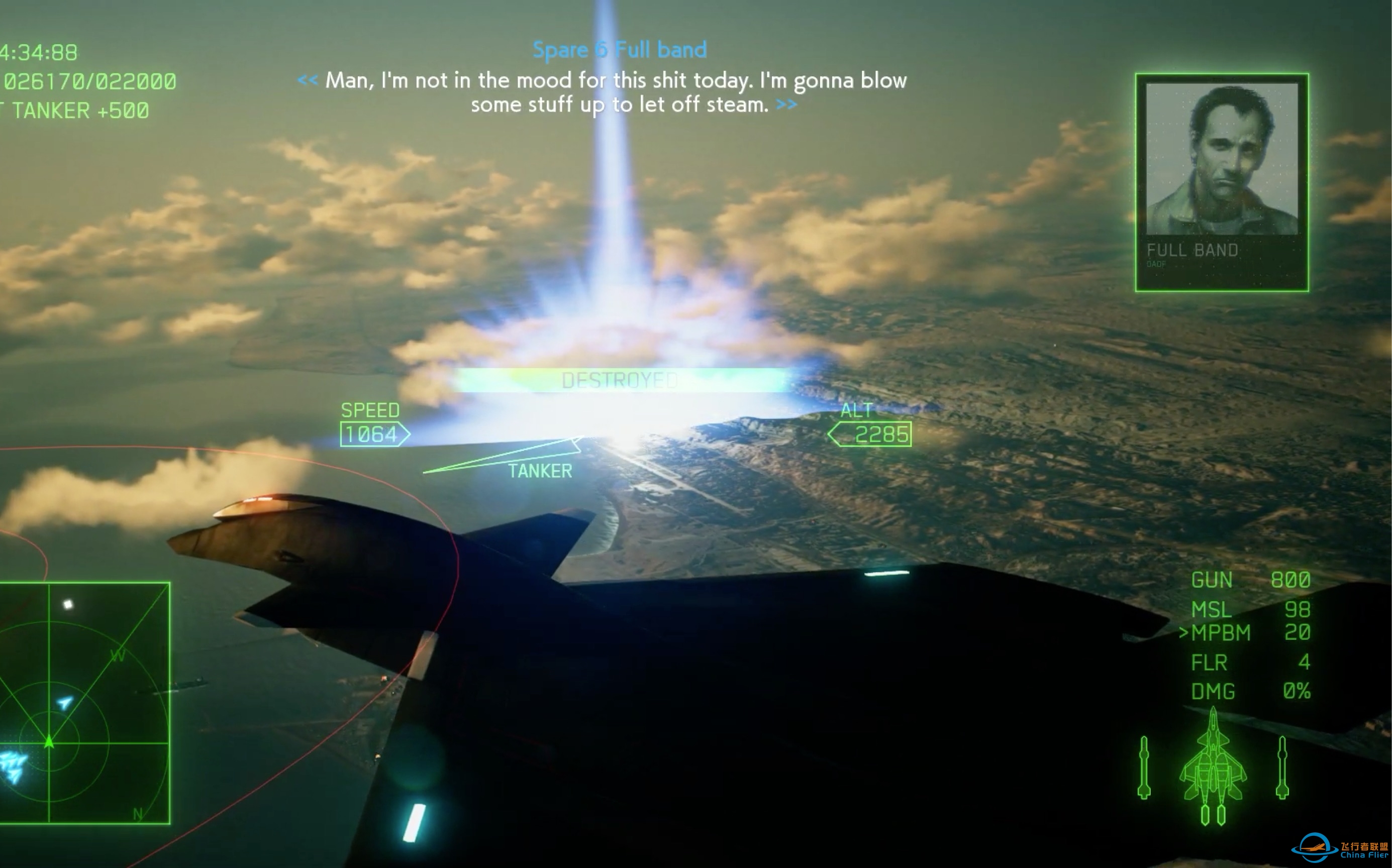
Task: Click the China Flier watermark logo
Action: (1339, 849)
